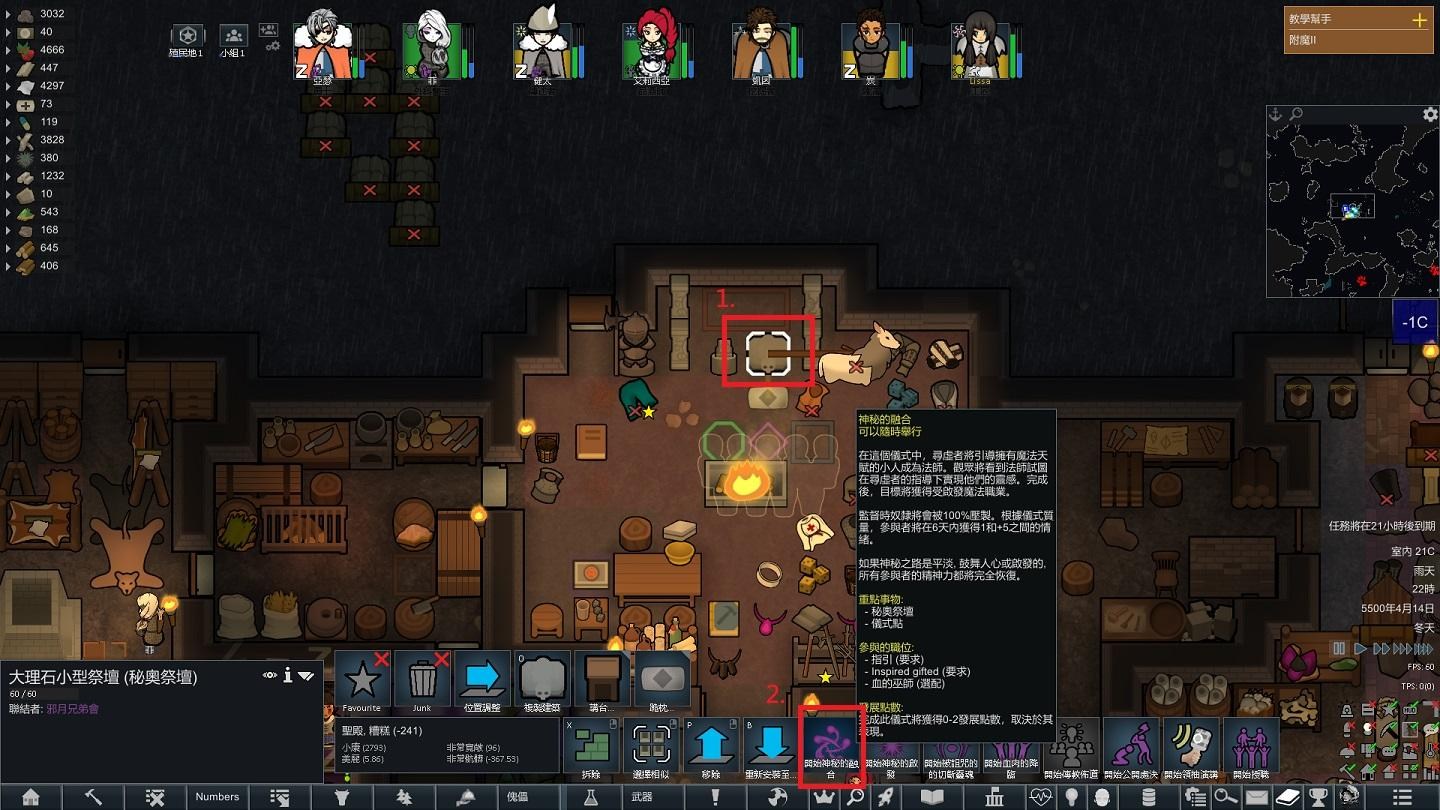Click the info (i) icon on the altar panel
Viewport: 1440px width, 810px height.
tap(287, 675)
